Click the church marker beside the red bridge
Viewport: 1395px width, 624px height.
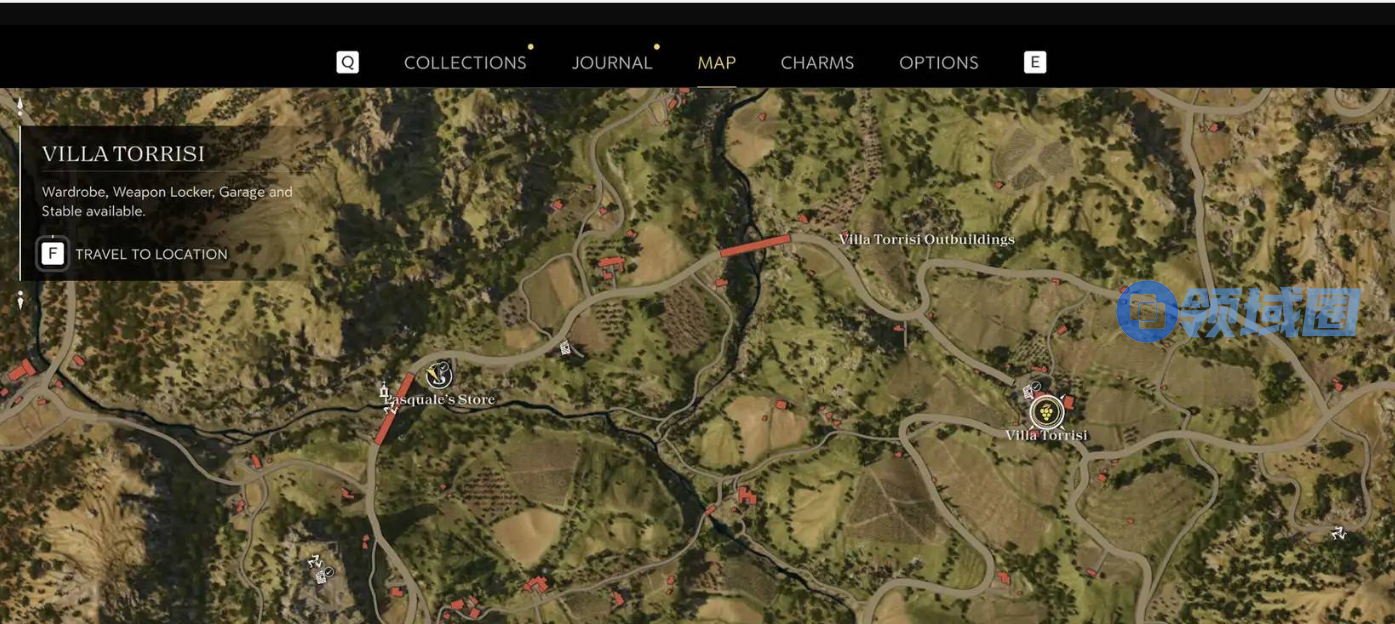pos(383,390)
